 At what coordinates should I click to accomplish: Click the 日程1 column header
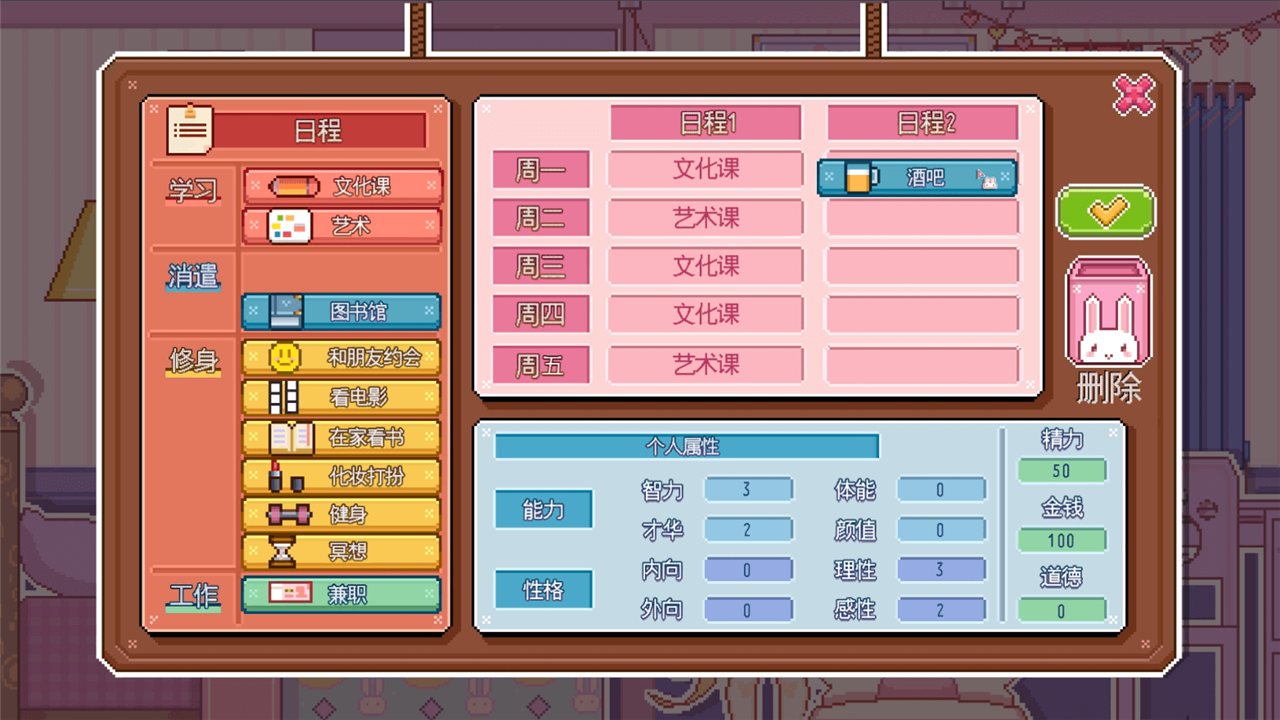tap(705, 121)
